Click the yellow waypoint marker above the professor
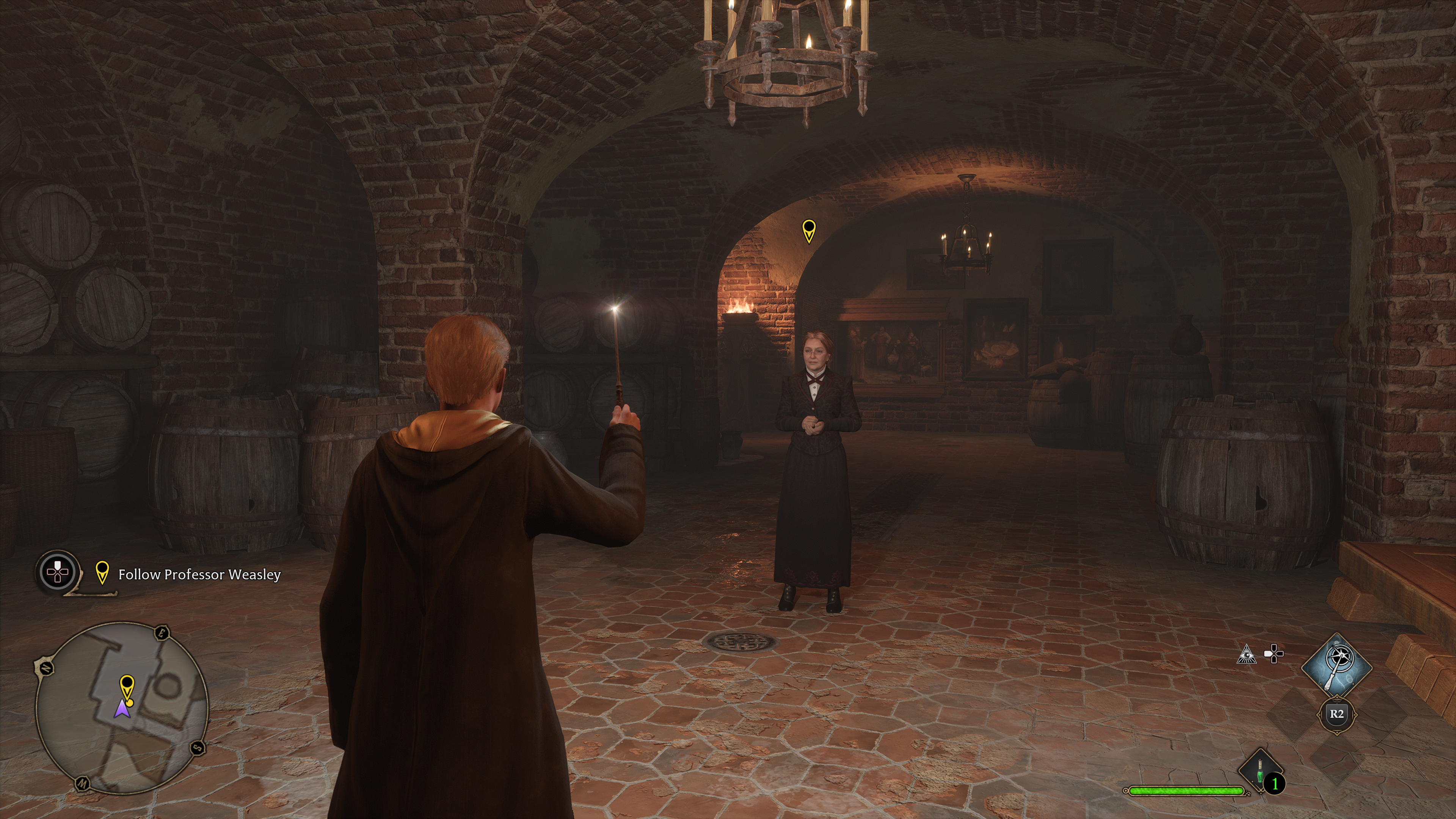This screenshot has height=819, width=1456. [x=809, y=230]
